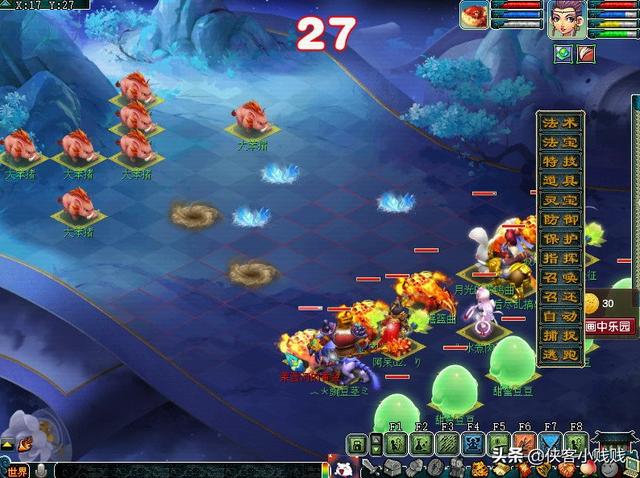Open the 道具 item command
Viewport: 640px width, 478px height.
tap(560, 180)
